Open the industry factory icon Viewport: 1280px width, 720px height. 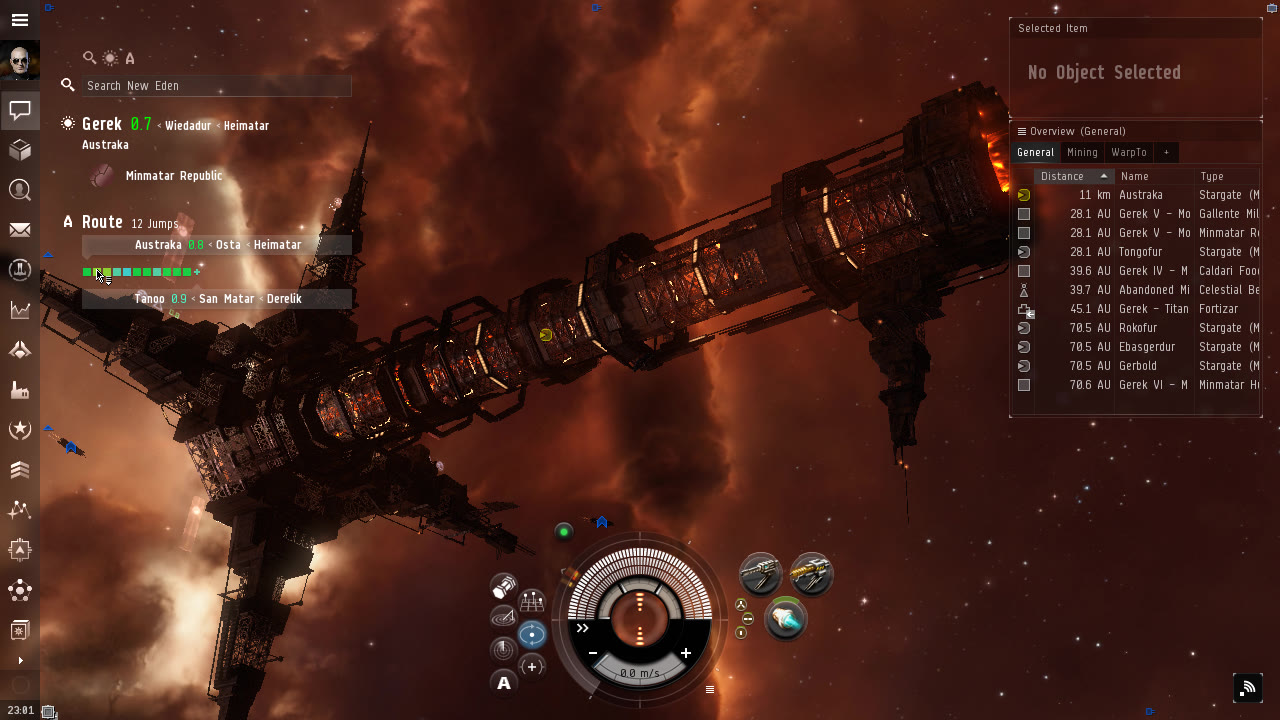pos(20,390)
